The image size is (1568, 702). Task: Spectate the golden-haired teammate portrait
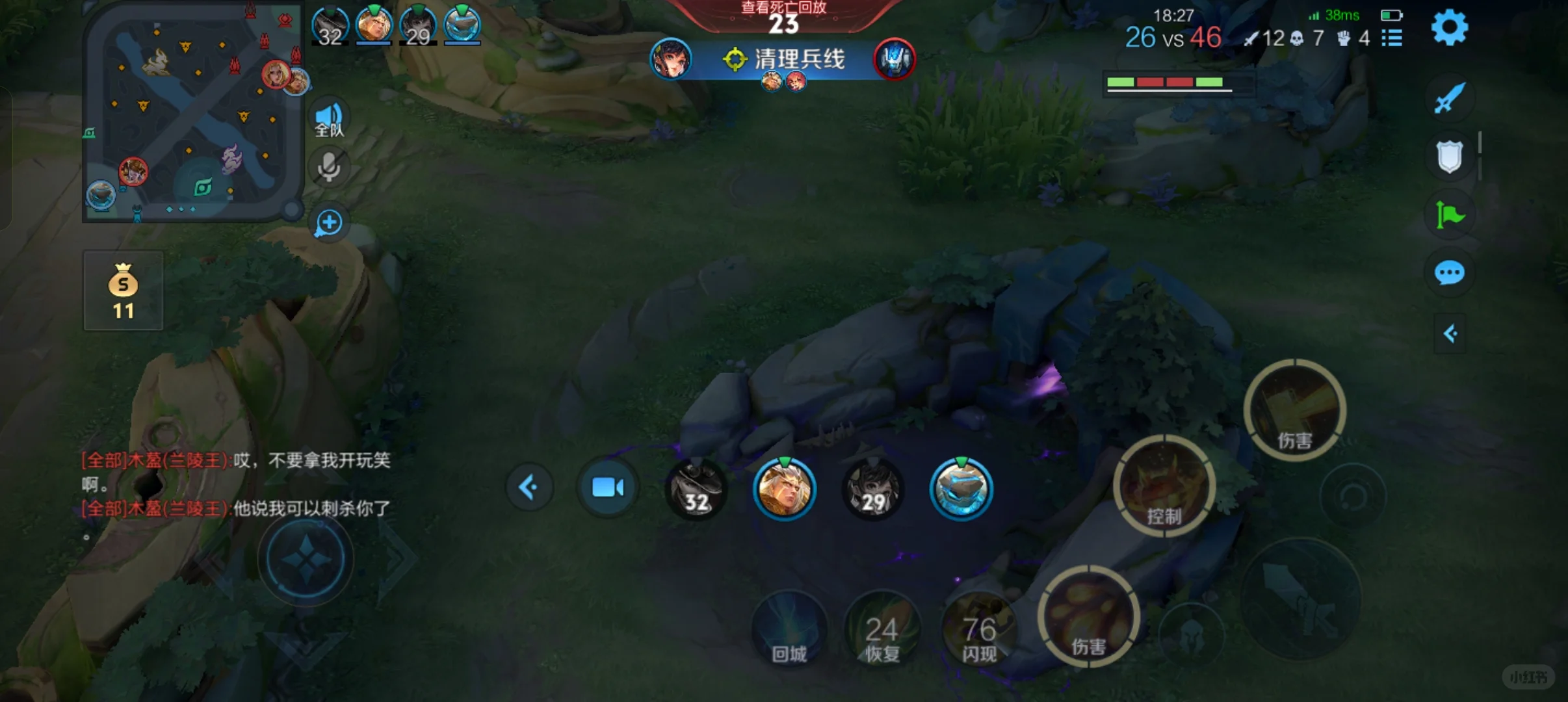pyautogui.click(x=784, y=489)
